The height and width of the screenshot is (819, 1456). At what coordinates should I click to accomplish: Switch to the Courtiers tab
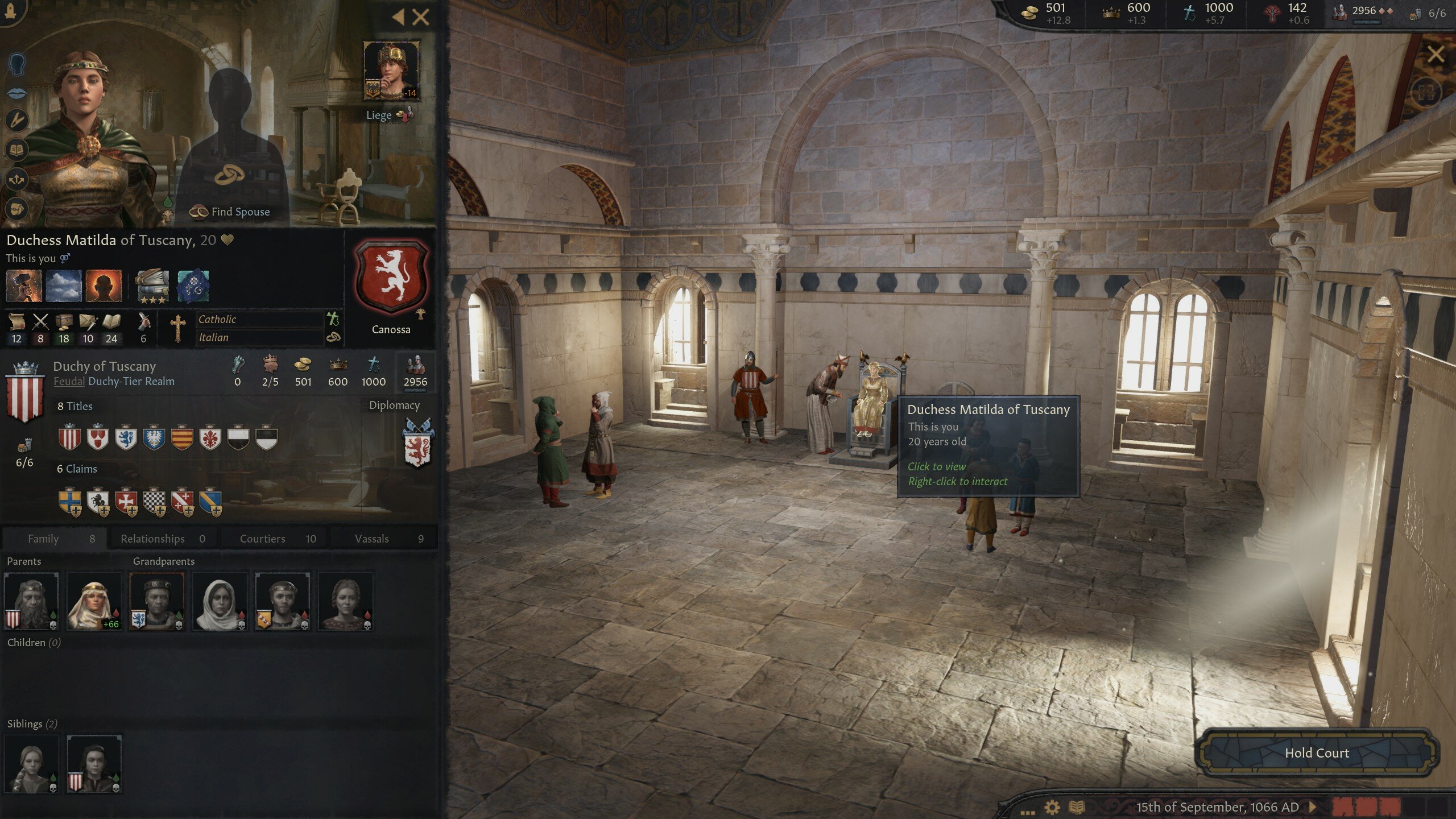[262, 538]
